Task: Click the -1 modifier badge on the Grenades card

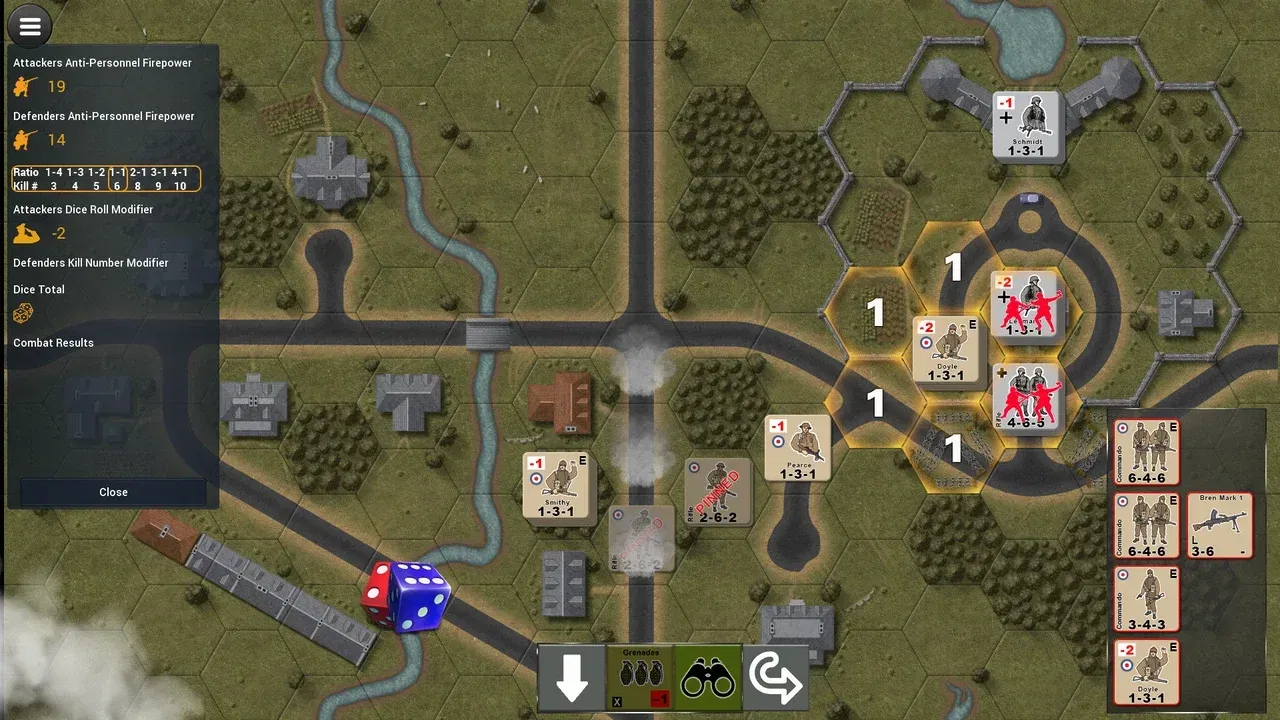Action: [x=657, y=700]
